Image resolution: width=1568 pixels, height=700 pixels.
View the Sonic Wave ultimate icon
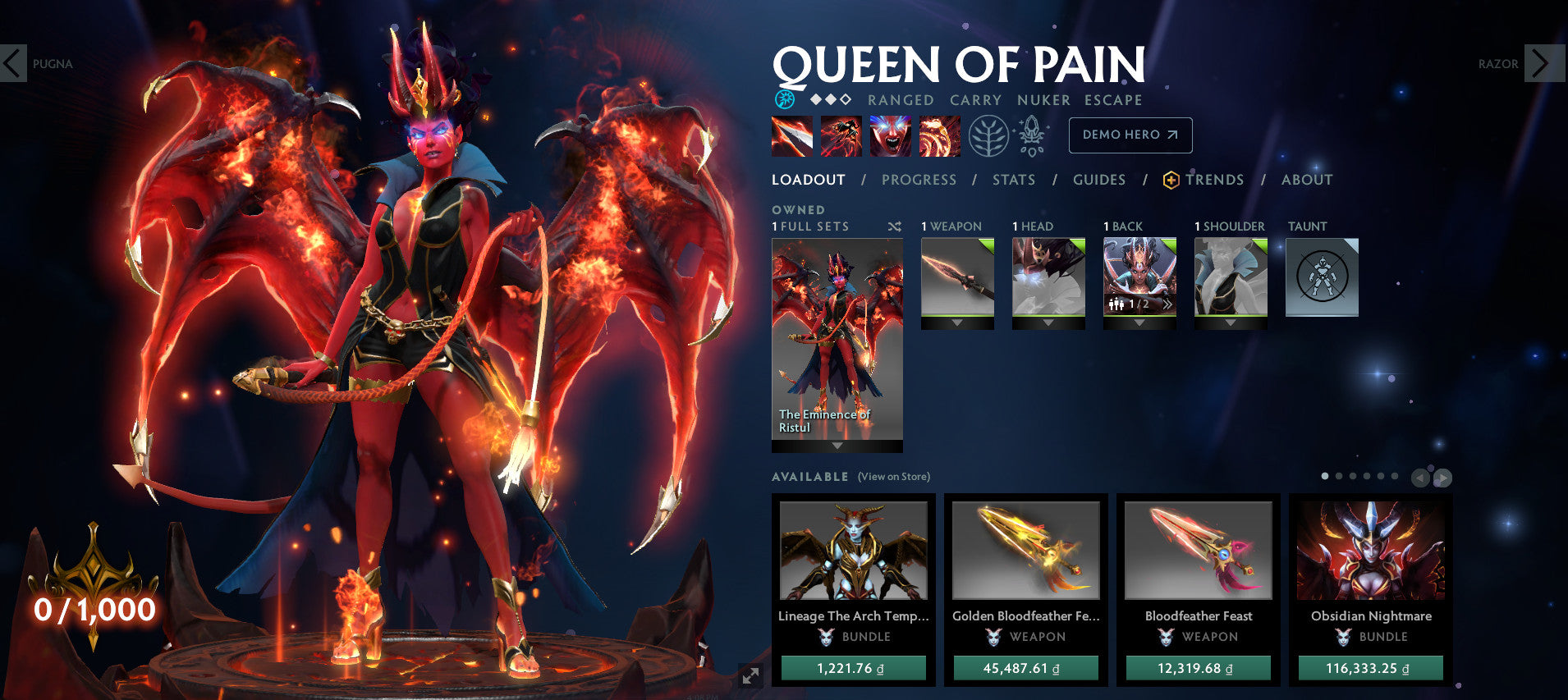(x=938, y=138)
